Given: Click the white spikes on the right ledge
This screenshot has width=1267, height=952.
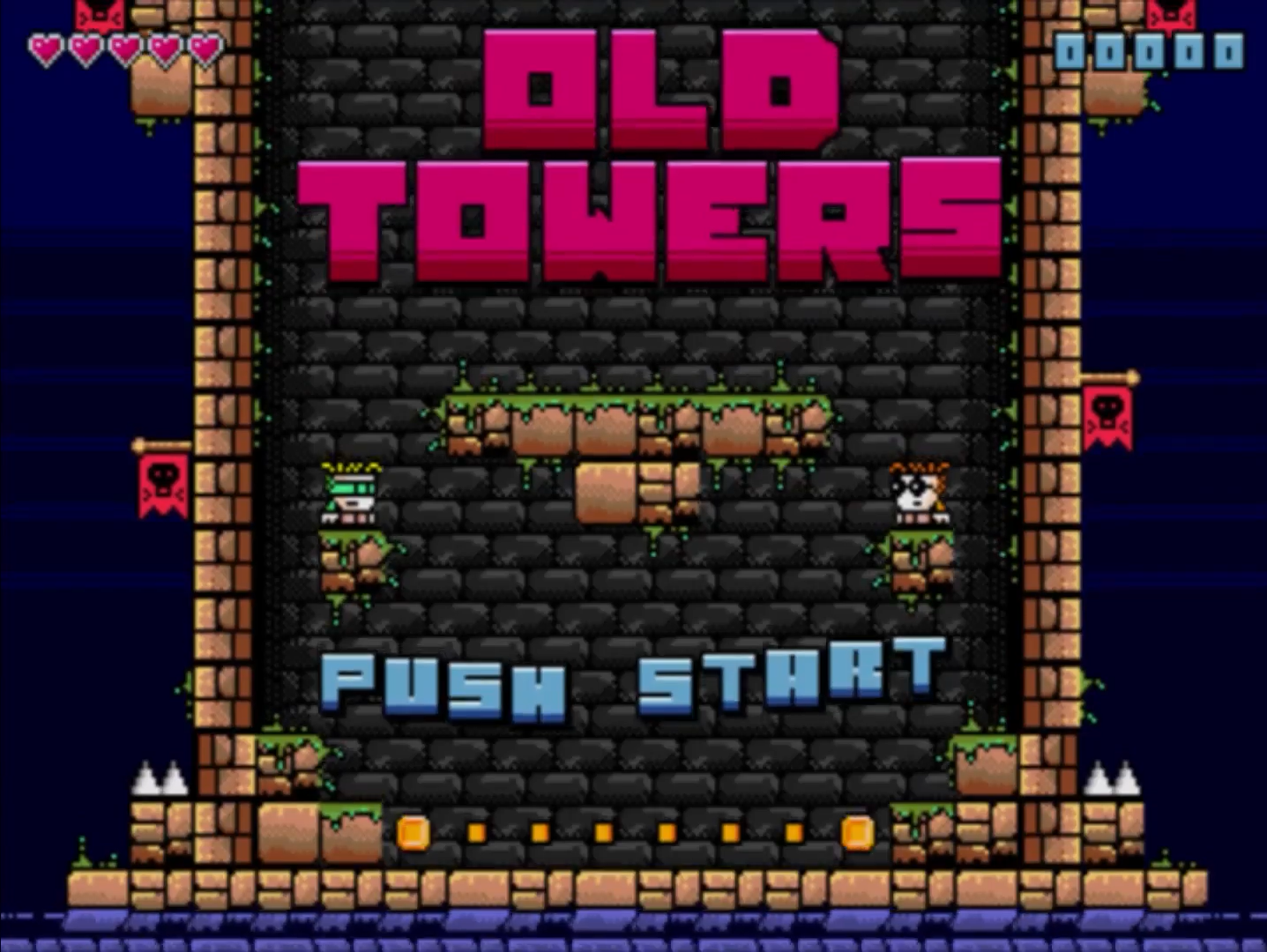Looking at the screenshot, I should [x=1113, y=777].
